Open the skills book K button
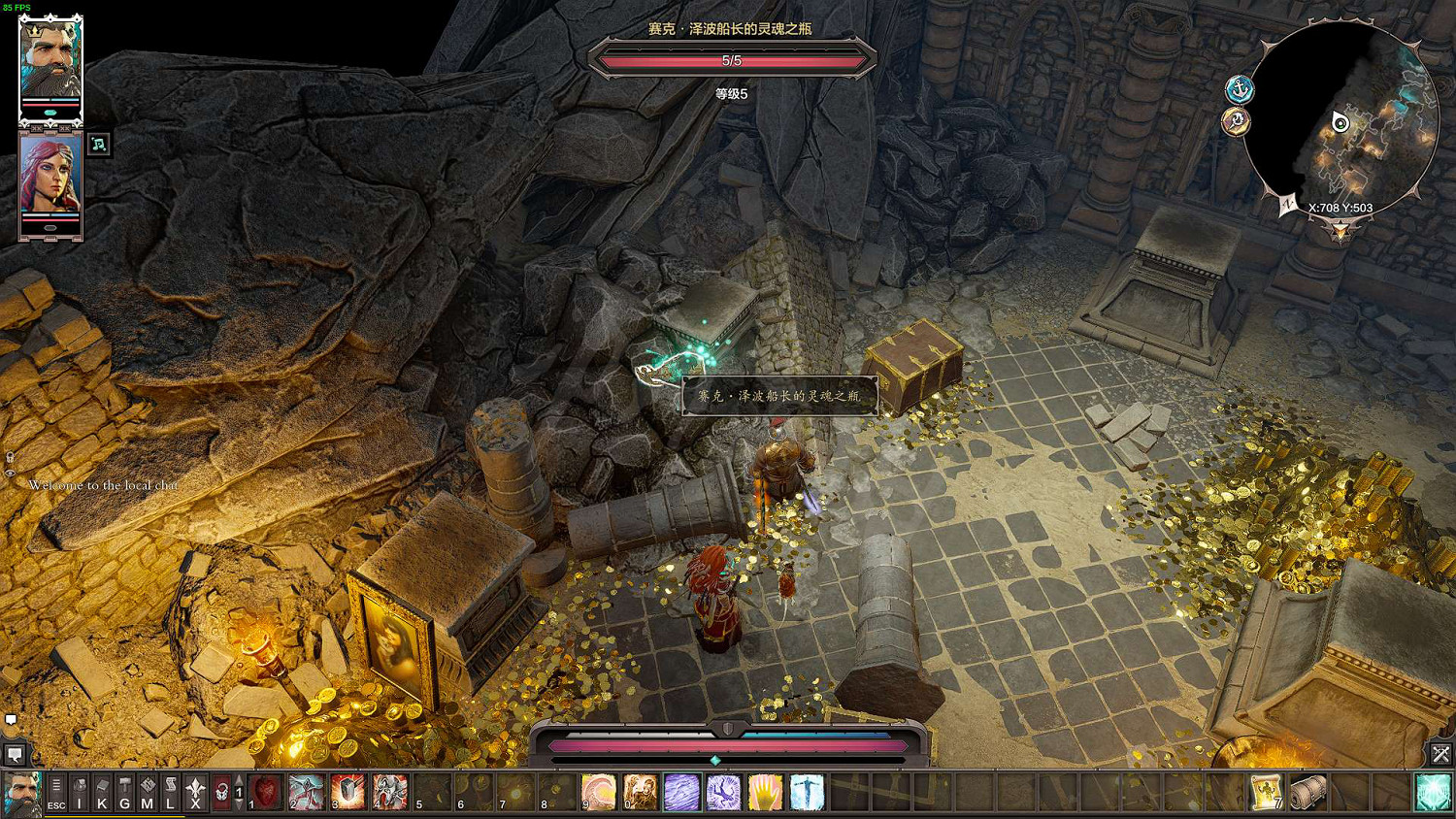Viewport: 1456px width, 819px height. pyautogui.click(x=102, y=792)
